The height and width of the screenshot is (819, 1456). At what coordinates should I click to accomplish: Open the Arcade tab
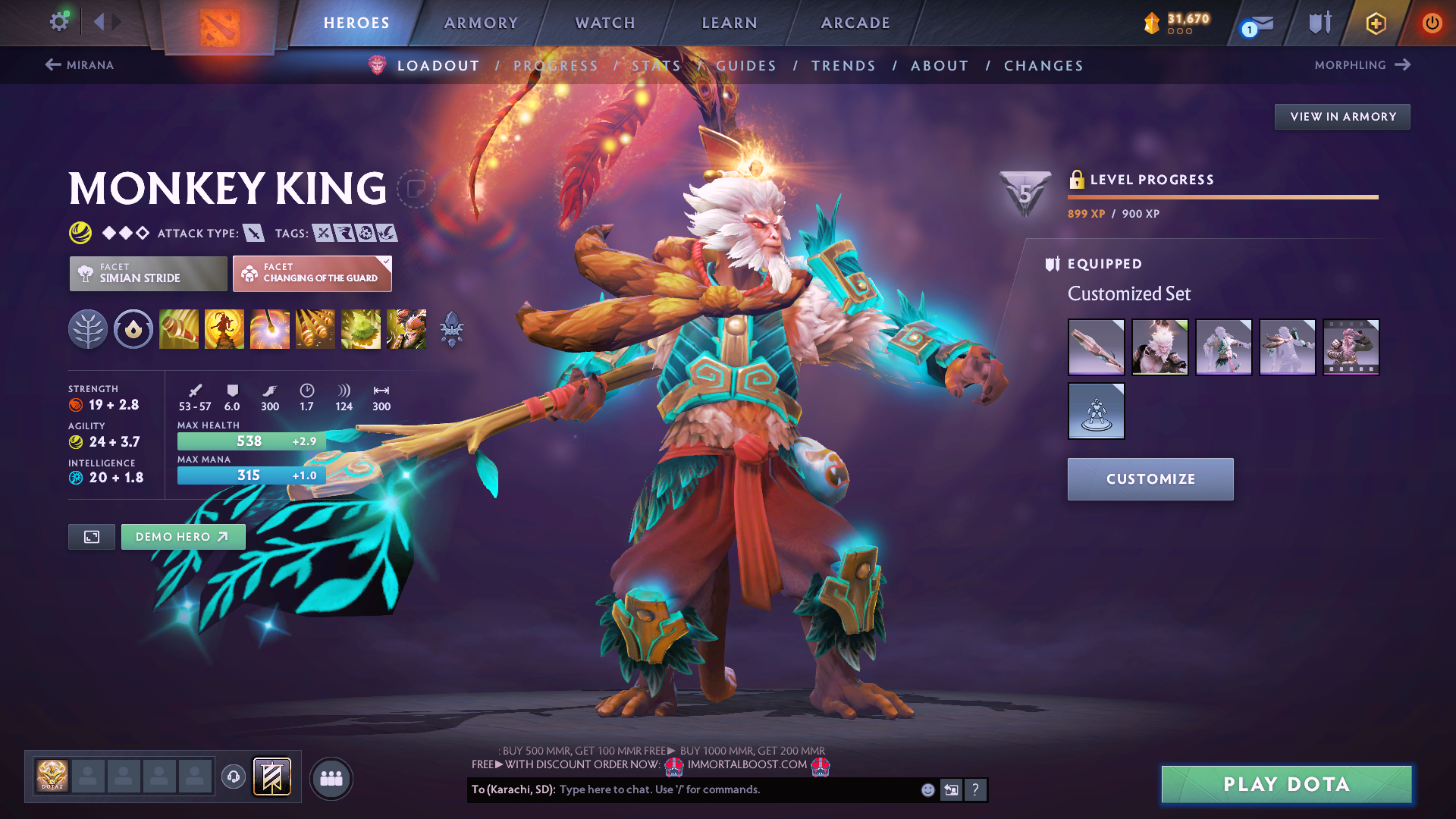pyautogui.click(x=855, y=23)
